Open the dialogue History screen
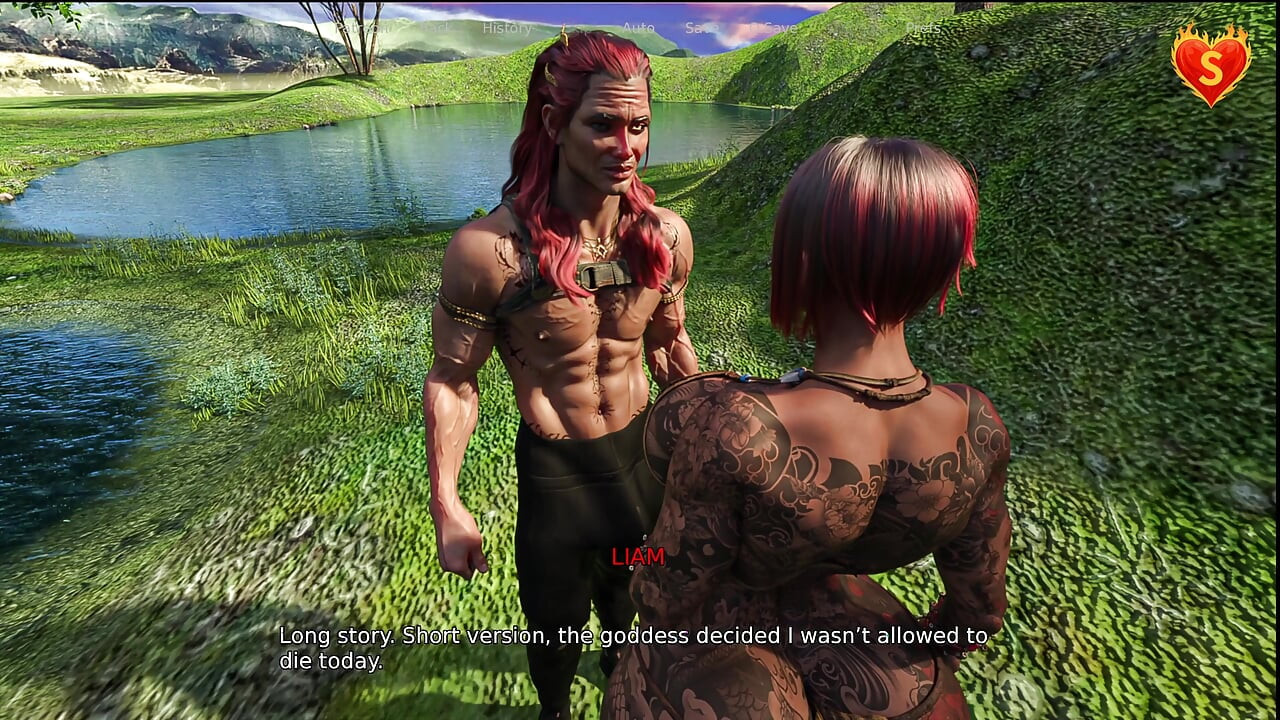This screenshot has width=1280, height=720. [506, 28]
